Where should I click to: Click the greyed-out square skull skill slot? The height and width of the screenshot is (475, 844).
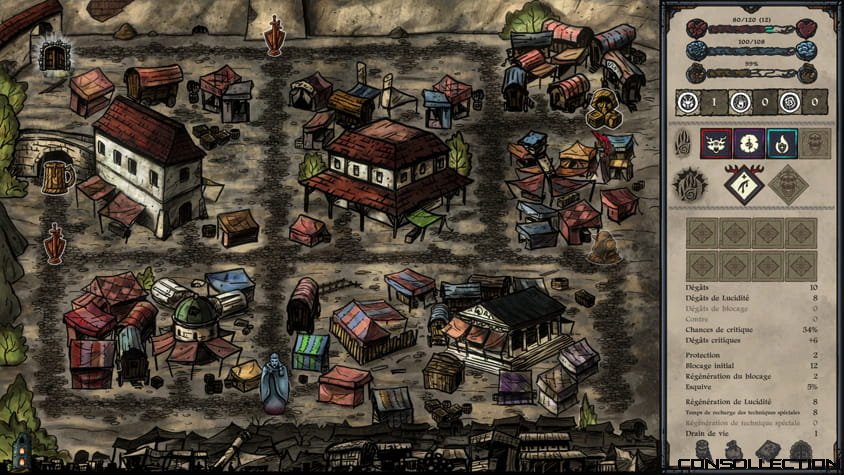coord(814,144)
